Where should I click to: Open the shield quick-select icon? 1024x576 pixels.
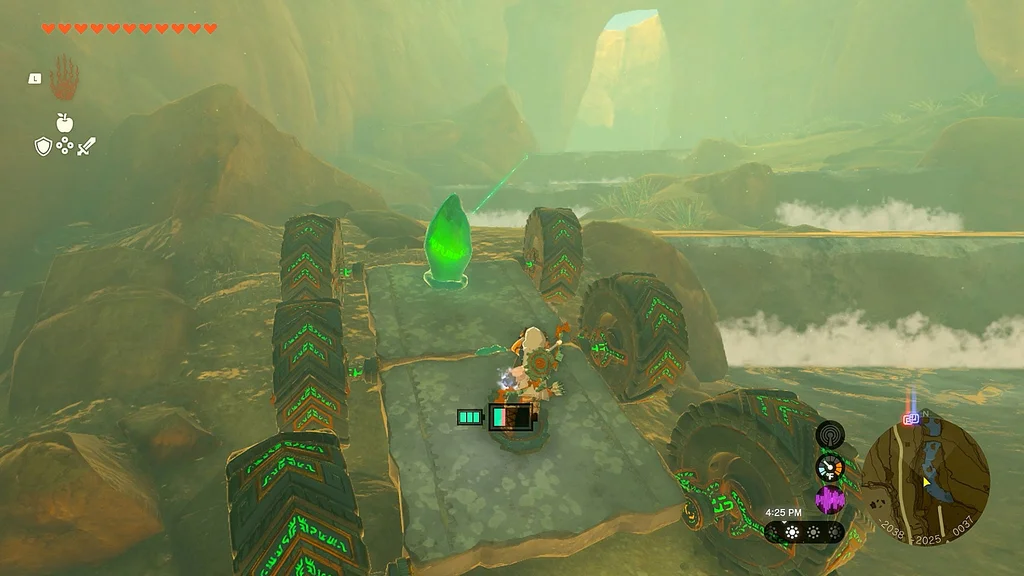43,147
